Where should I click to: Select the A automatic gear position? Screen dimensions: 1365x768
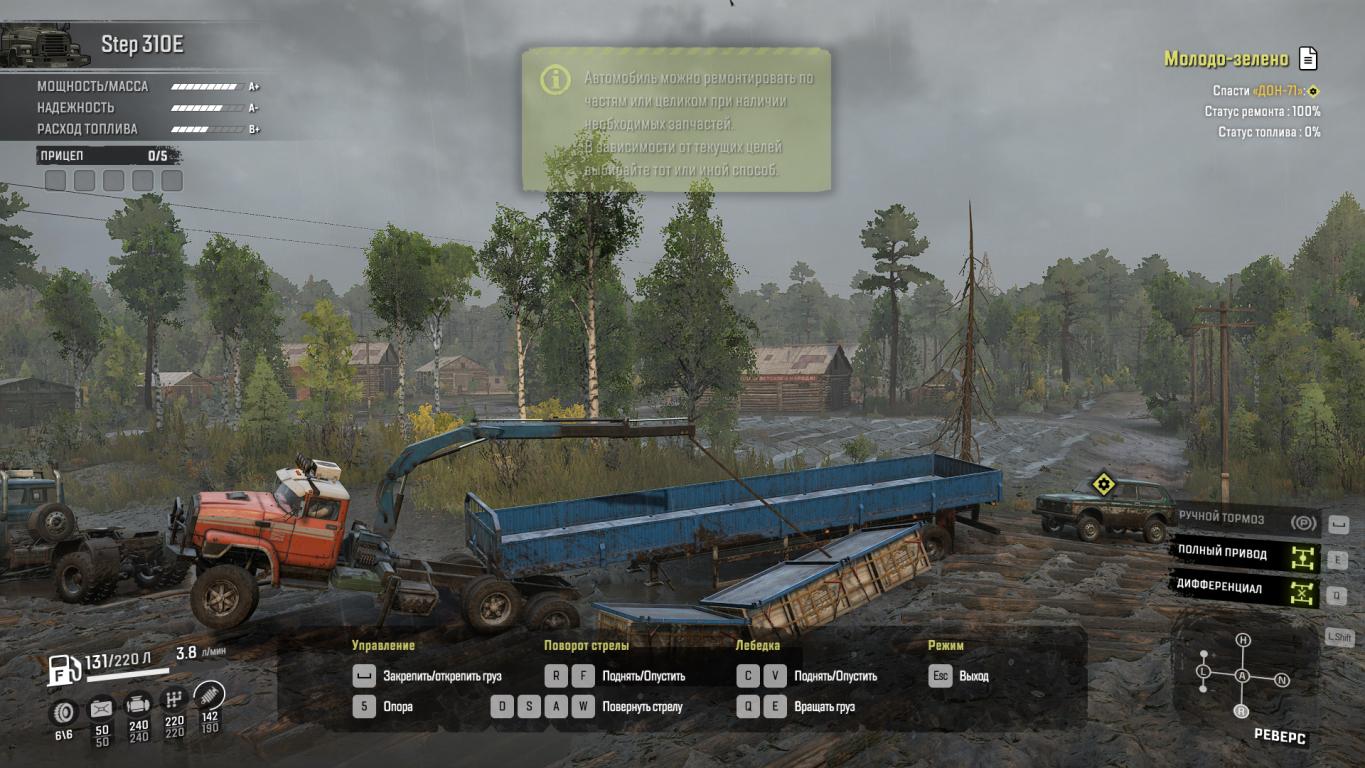[x=1242, y=676]
